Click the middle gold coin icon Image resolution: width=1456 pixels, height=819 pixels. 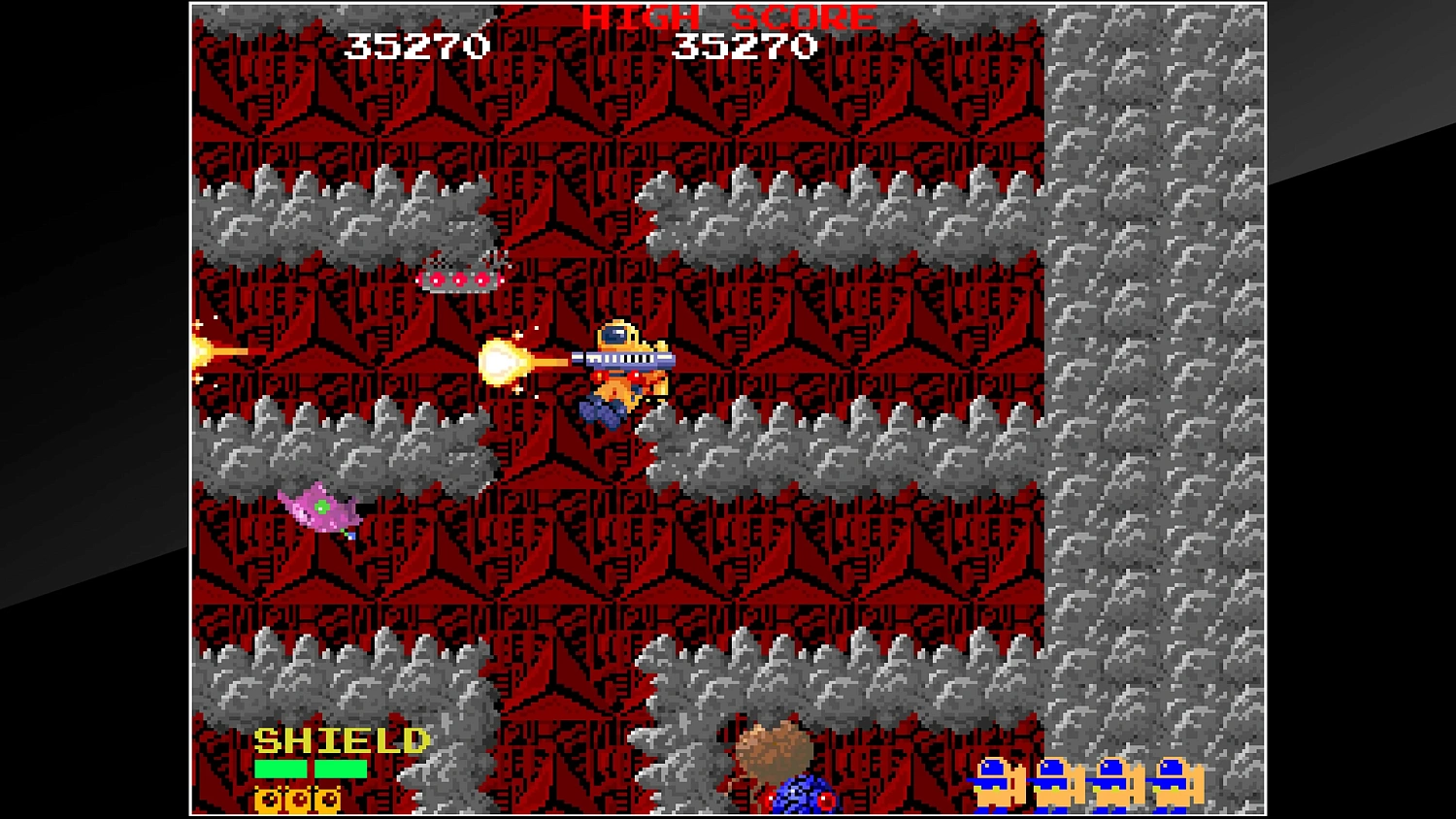click(x=299, y=801)
